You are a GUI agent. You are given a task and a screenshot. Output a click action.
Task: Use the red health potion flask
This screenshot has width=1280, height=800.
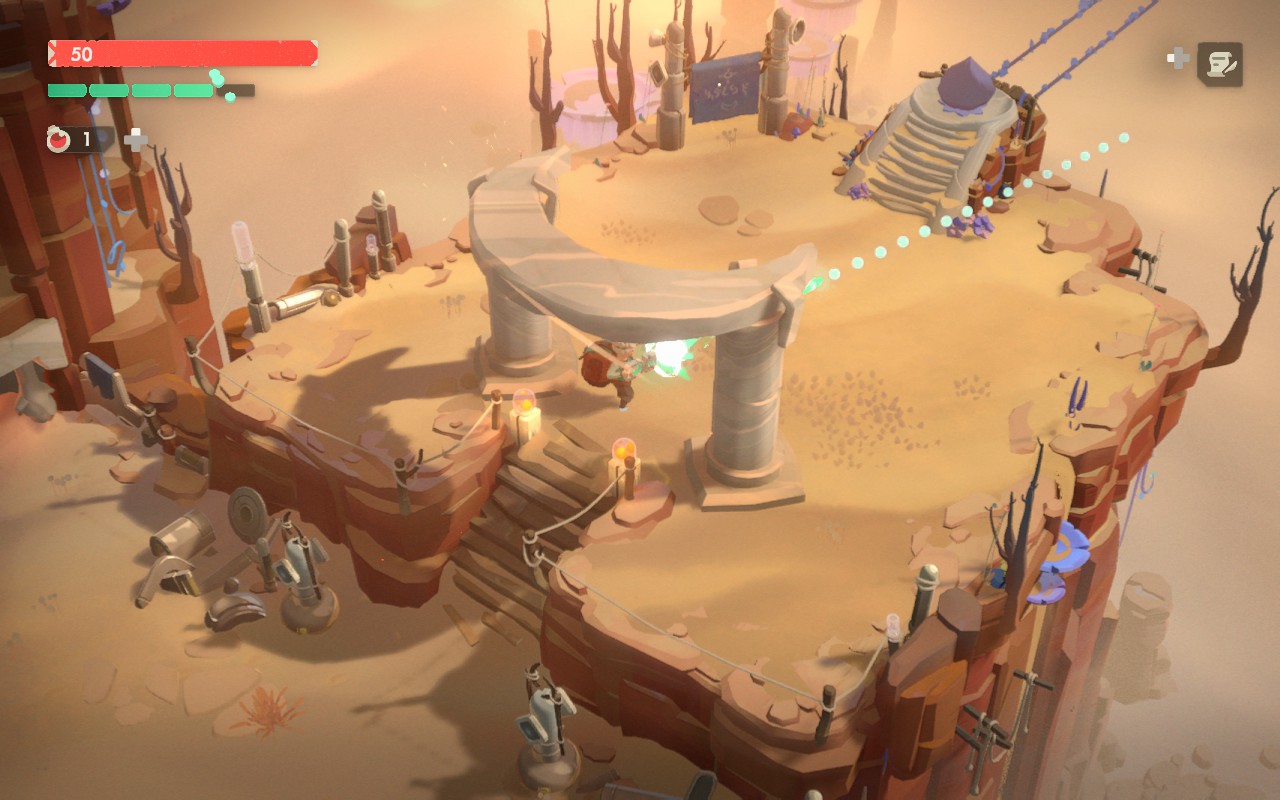60,140
